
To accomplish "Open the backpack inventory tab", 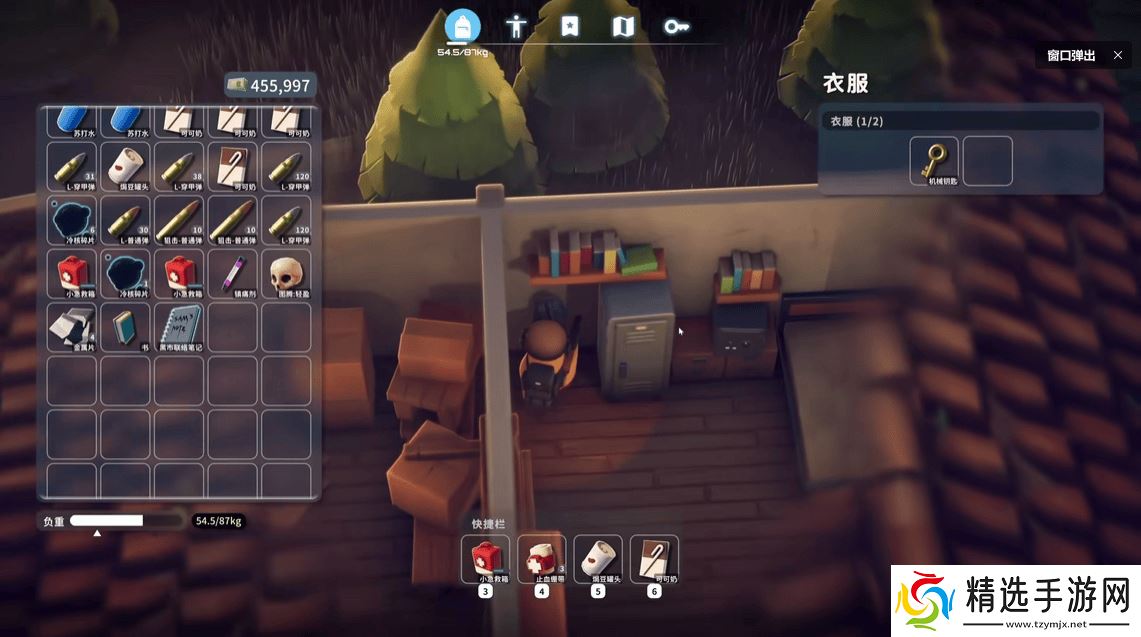I will tap(462, 26).
